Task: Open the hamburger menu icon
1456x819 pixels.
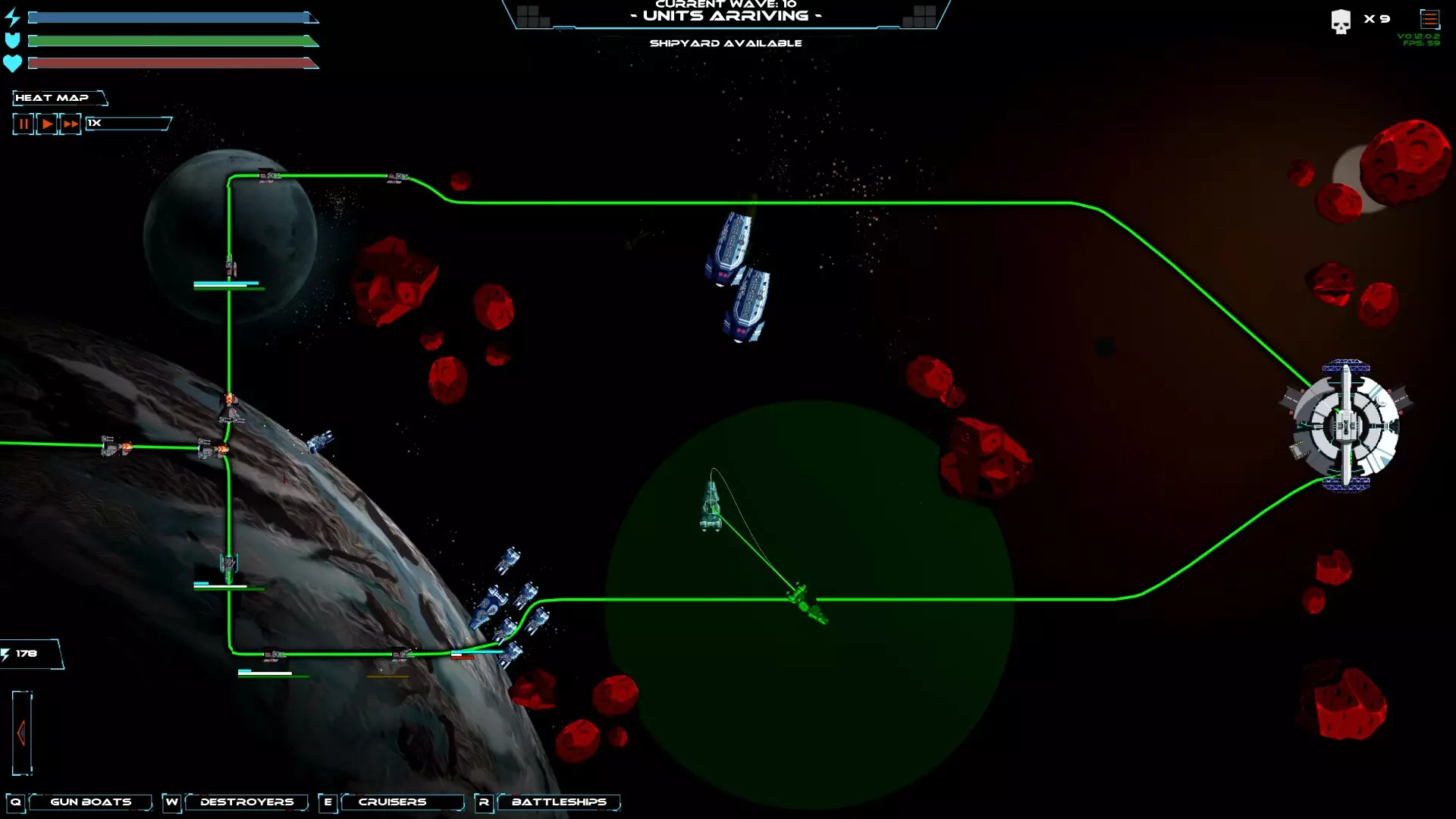Action: 1429,19
